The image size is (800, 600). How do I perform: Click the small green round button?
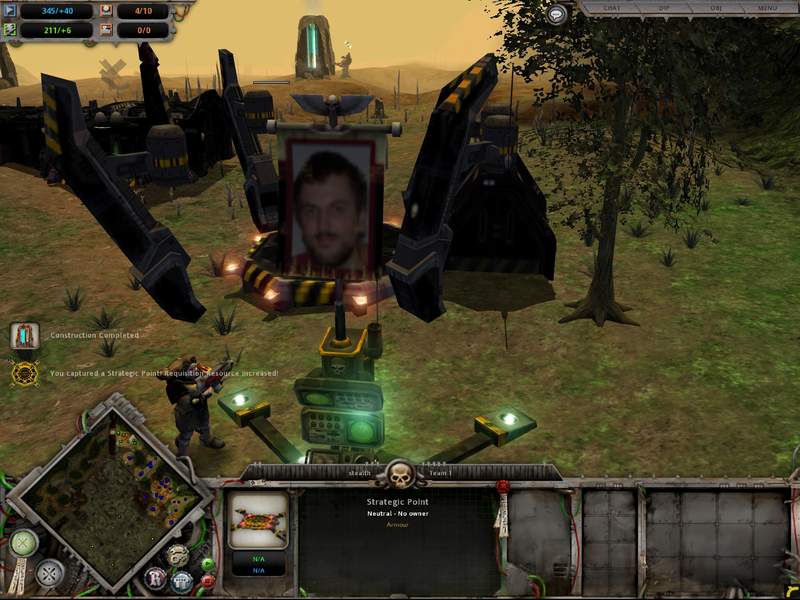point(207,563)
